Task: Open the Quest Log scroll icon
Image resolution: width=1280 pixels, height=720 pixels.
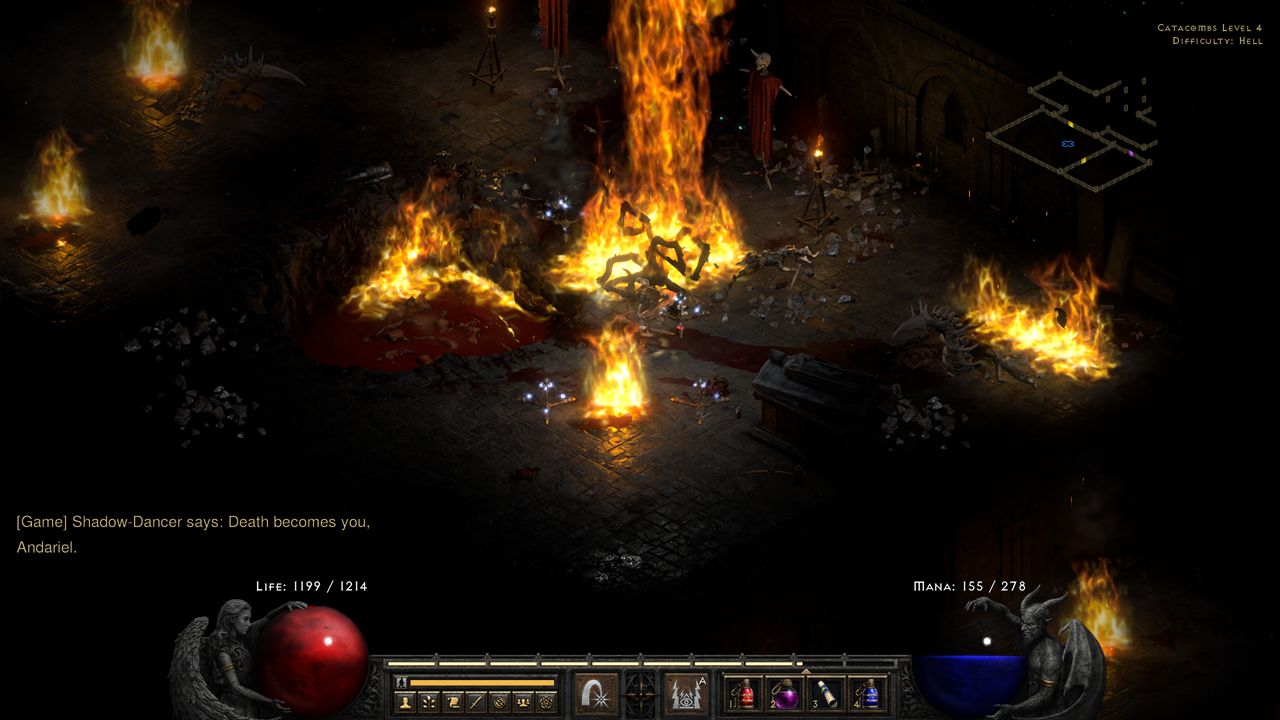Action: point(454,701)
